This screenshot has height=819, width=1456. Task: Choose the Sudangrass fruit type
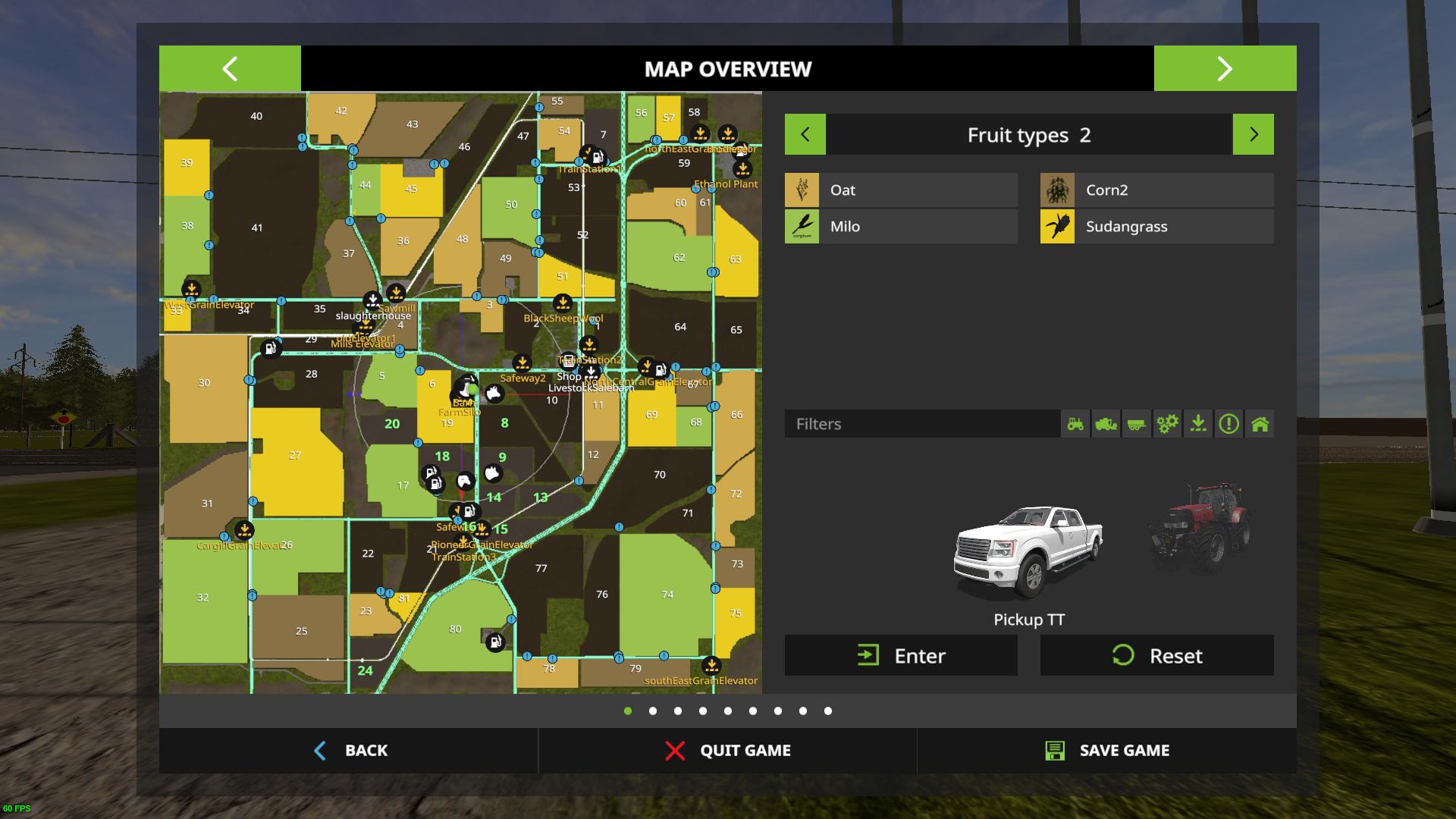pyautogui.click(x=1156, y=227)
